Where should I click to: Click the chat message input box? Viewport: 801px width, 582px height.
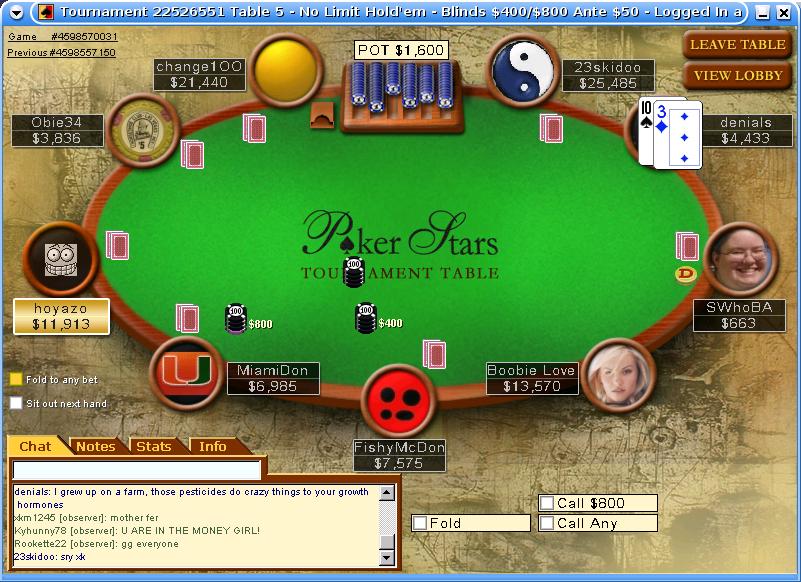137,470
